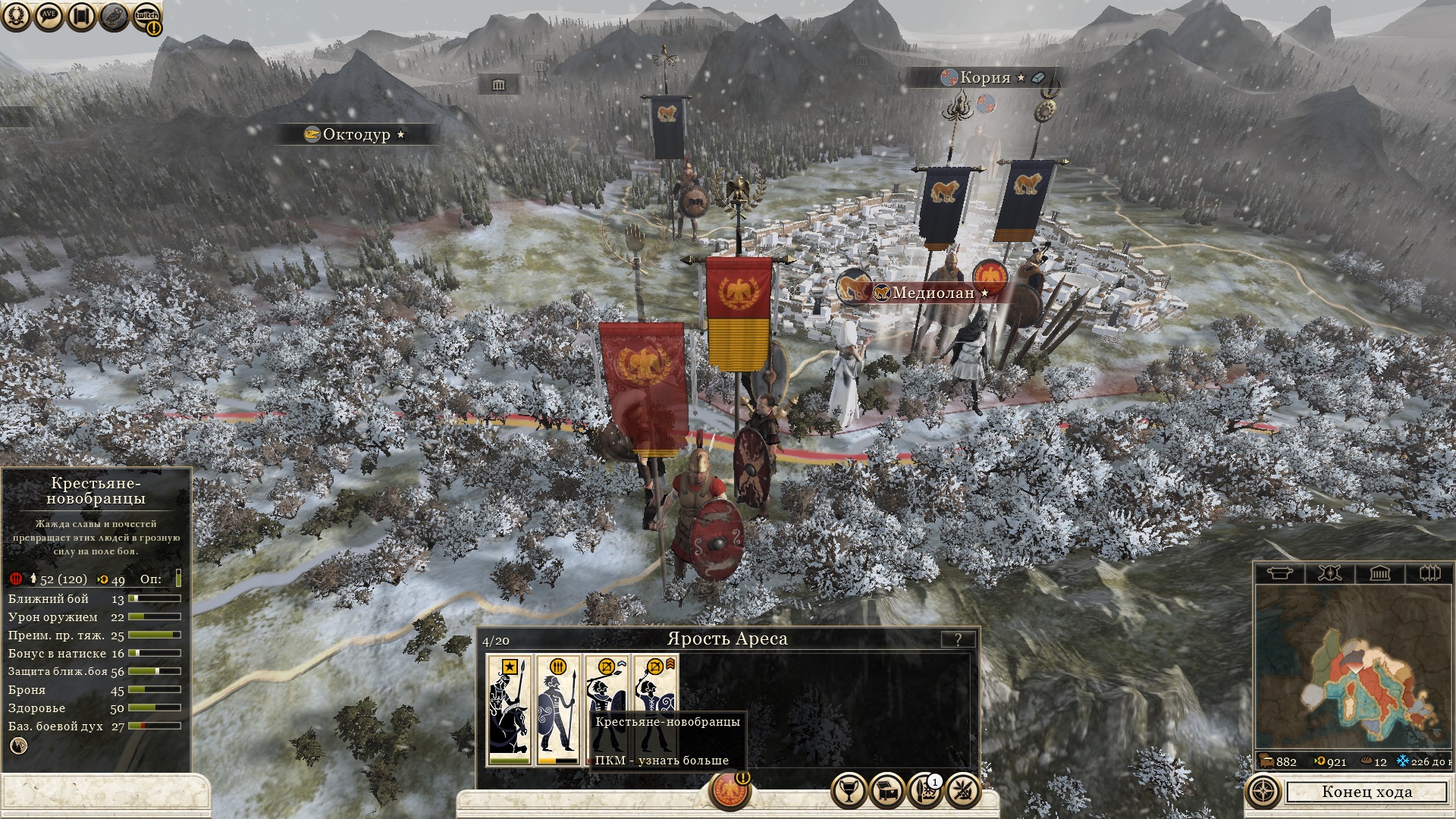Click the red Roman eagle faction emblem
The width and height of the screenshot is (1456, 819).
(730, 790)
